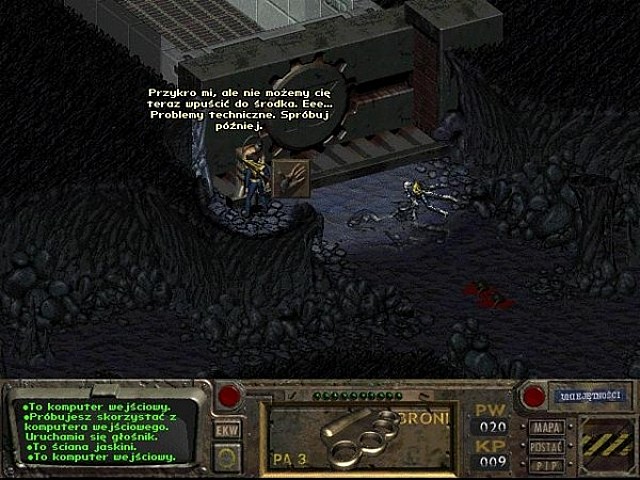Click the red button left of the weapon slot
This screenshot has width=640, height=480.
[229, 396]
